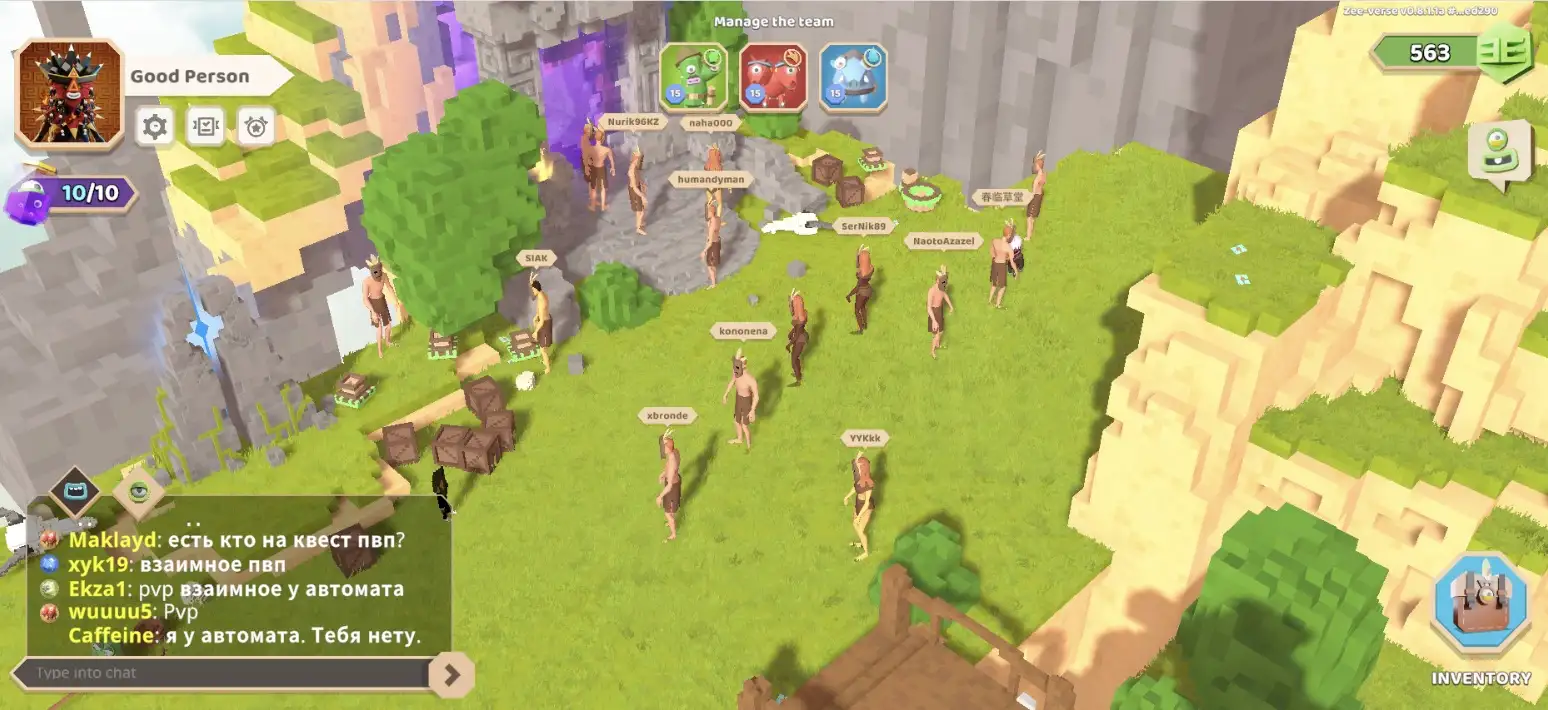
Task: Send the chat message with the arrow button
Action: pyautogui.click(x=452, y=675)
